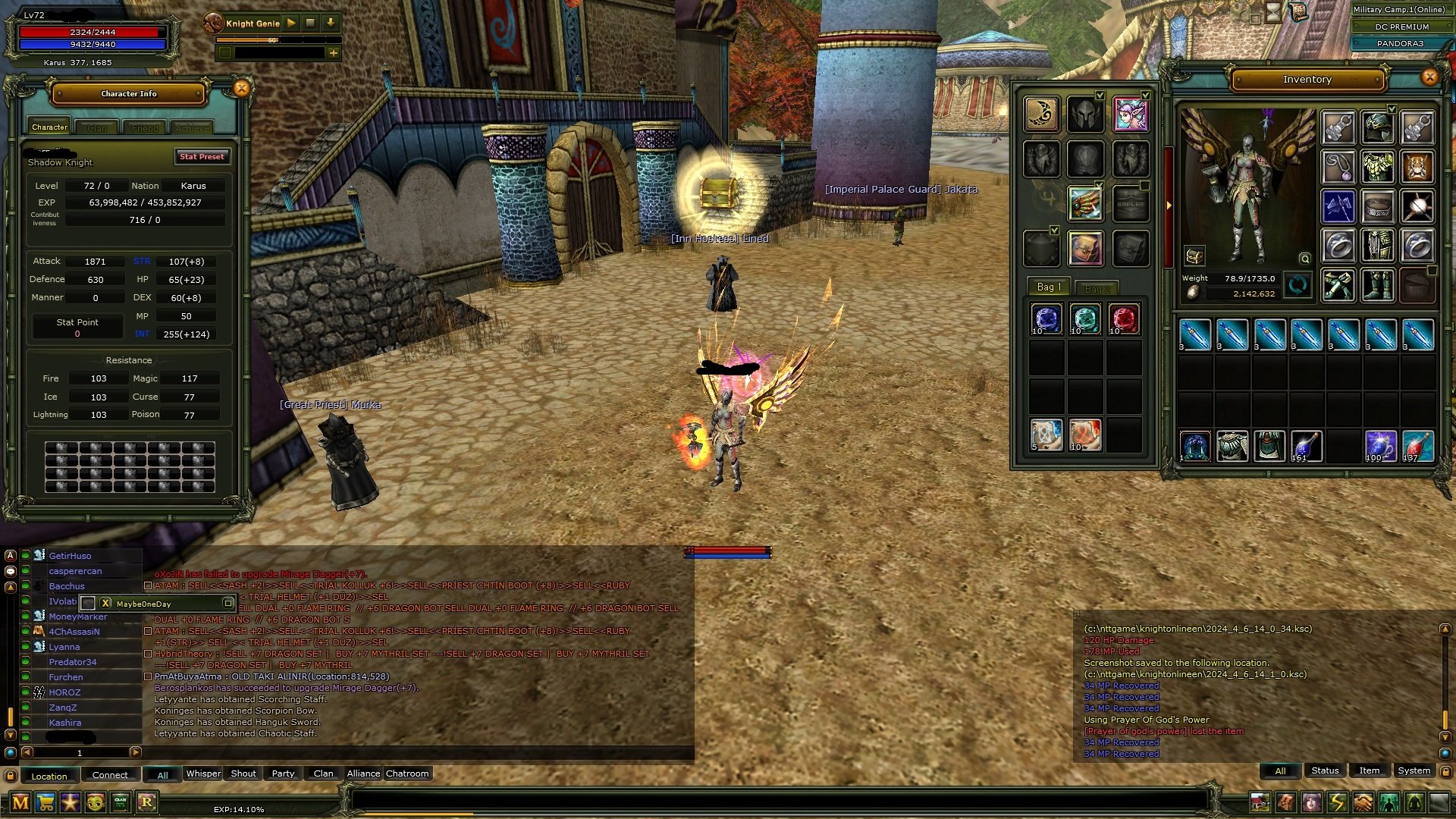Start the Knight Genie with the play button
The height and width of the screenshot is (819, 1456).
click(292, 24)
